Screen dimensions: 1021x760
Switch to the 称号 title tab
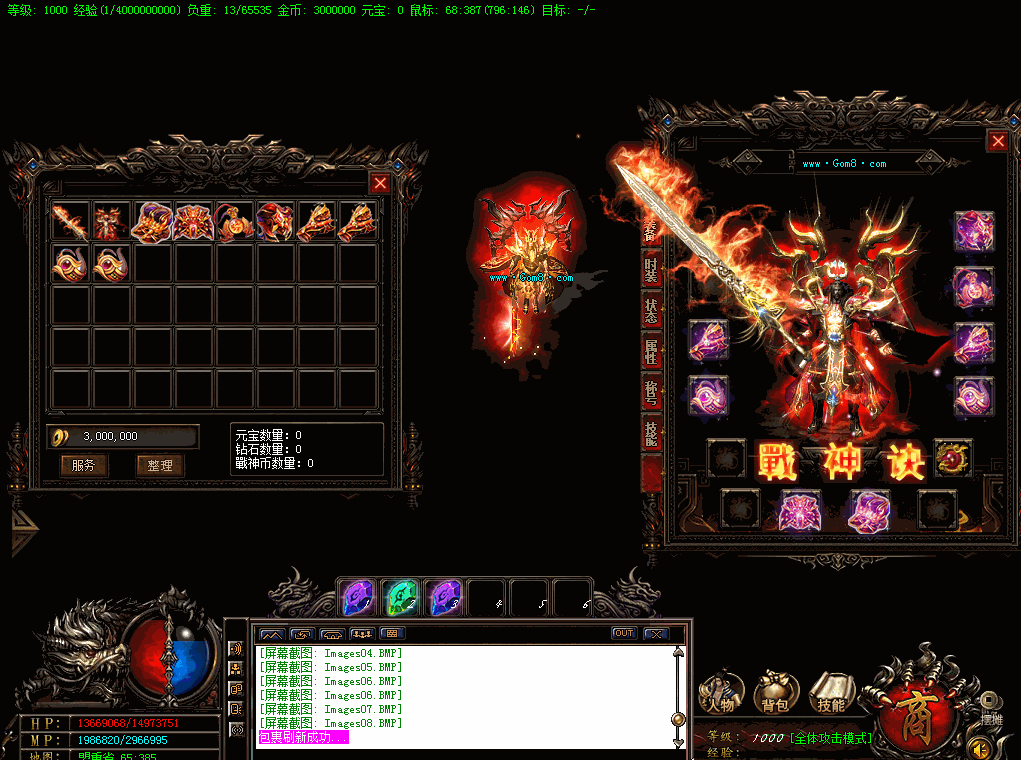pyautogui.click(x=651, y=393)
